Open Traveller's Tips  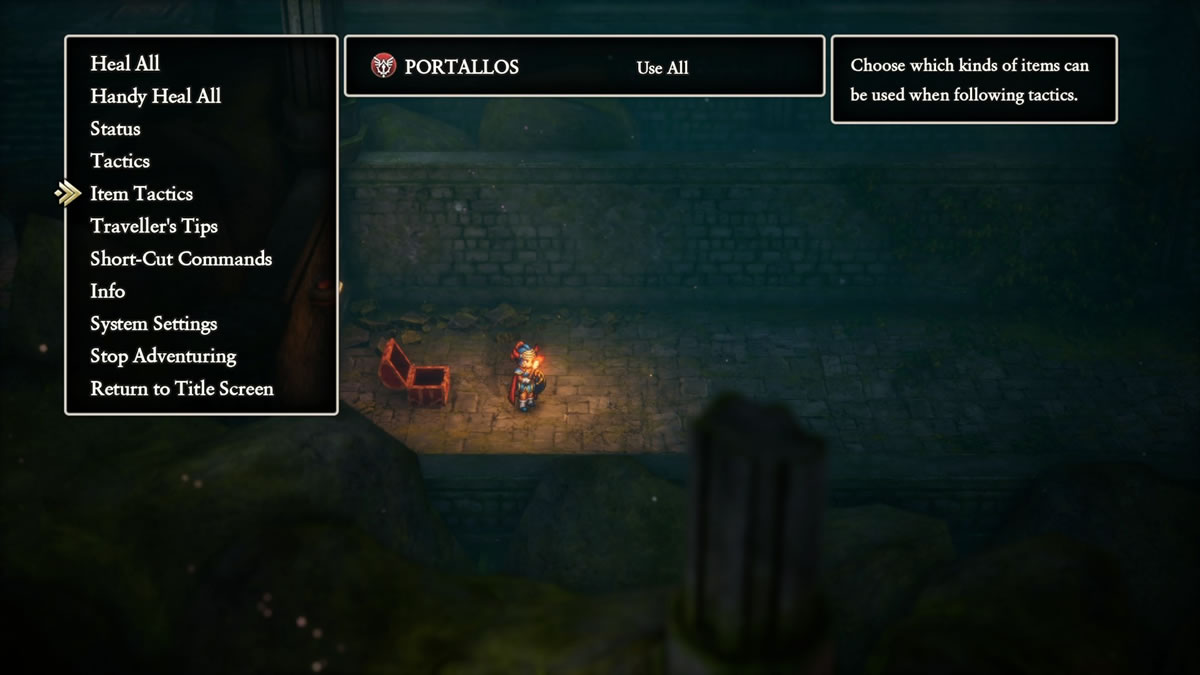(153, 226)
